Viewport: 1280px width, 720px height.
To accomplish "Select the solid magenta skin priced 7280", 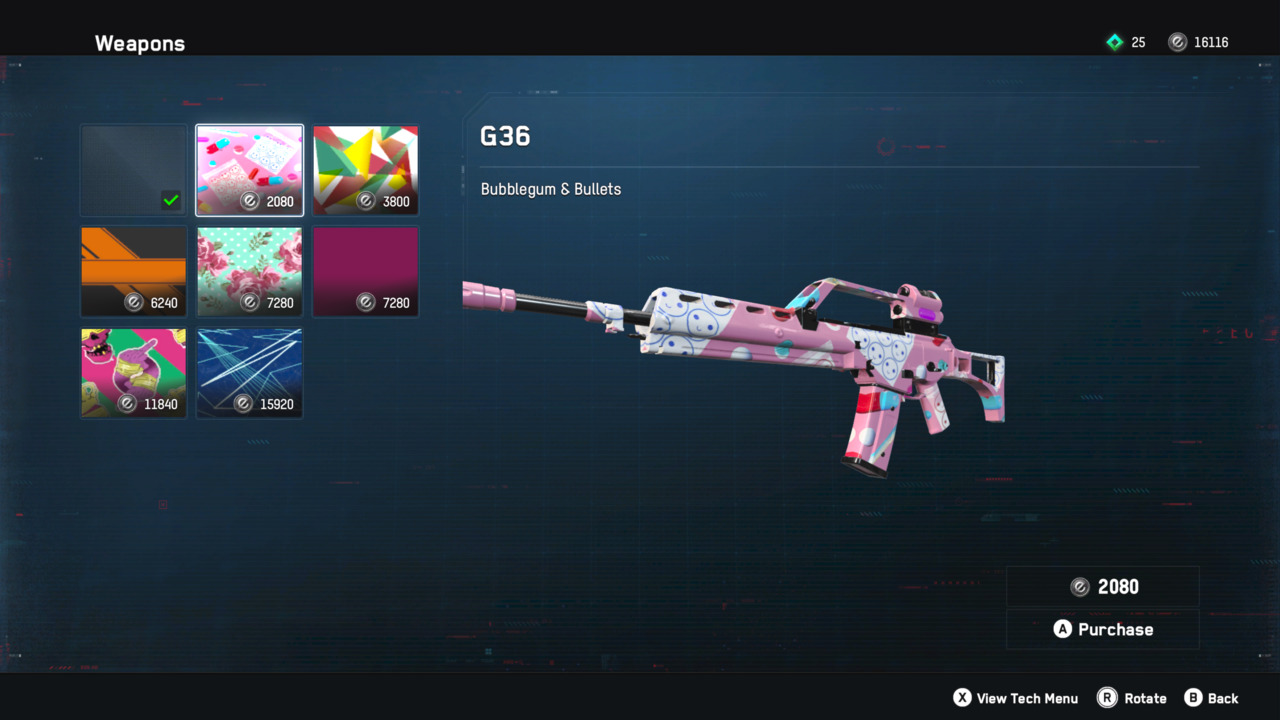I will [x=366, y=271].
